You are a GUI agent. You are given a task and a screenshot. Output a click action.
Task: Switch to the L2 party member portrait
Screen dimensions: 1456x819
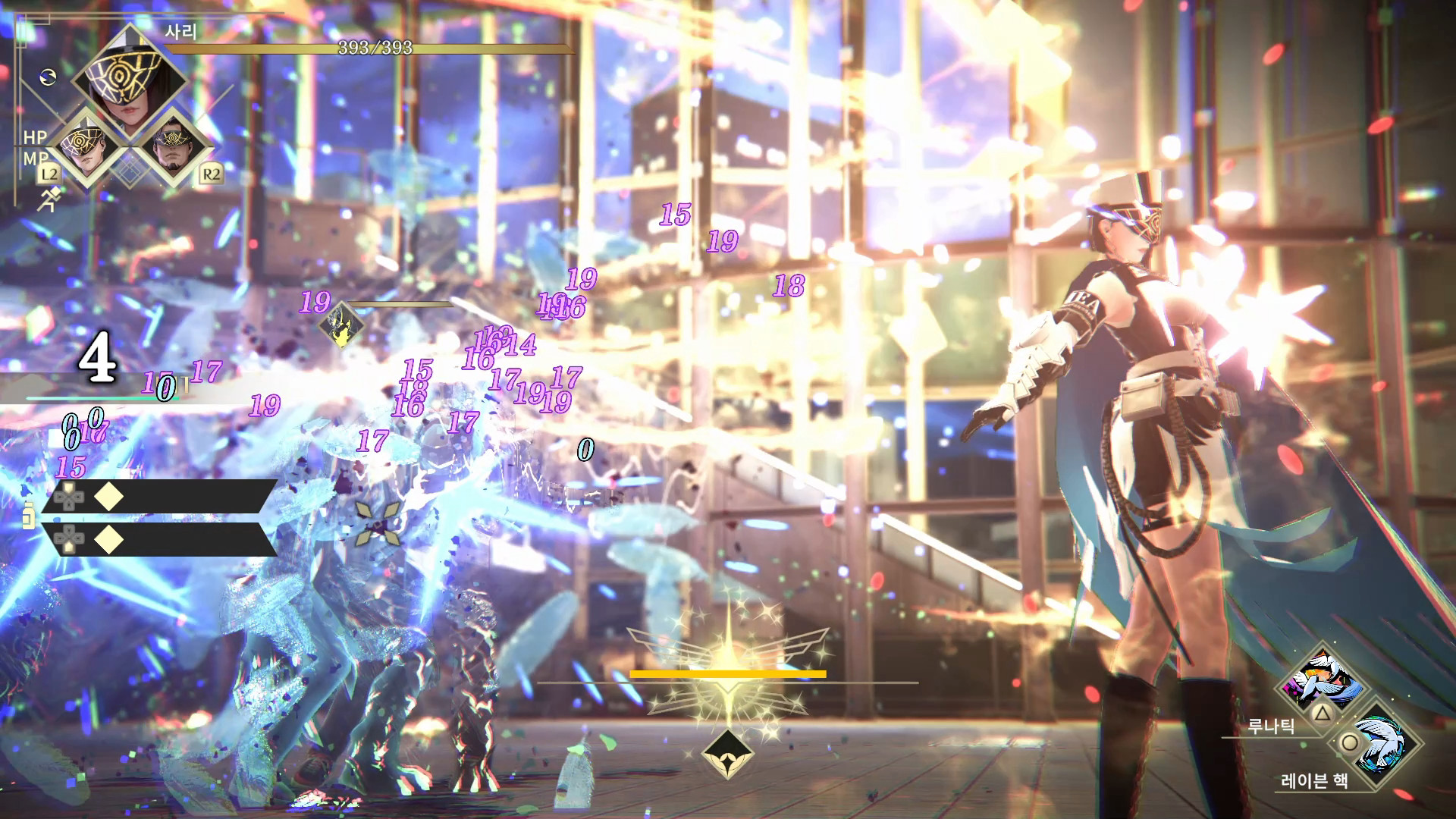(x=85, y=149)
